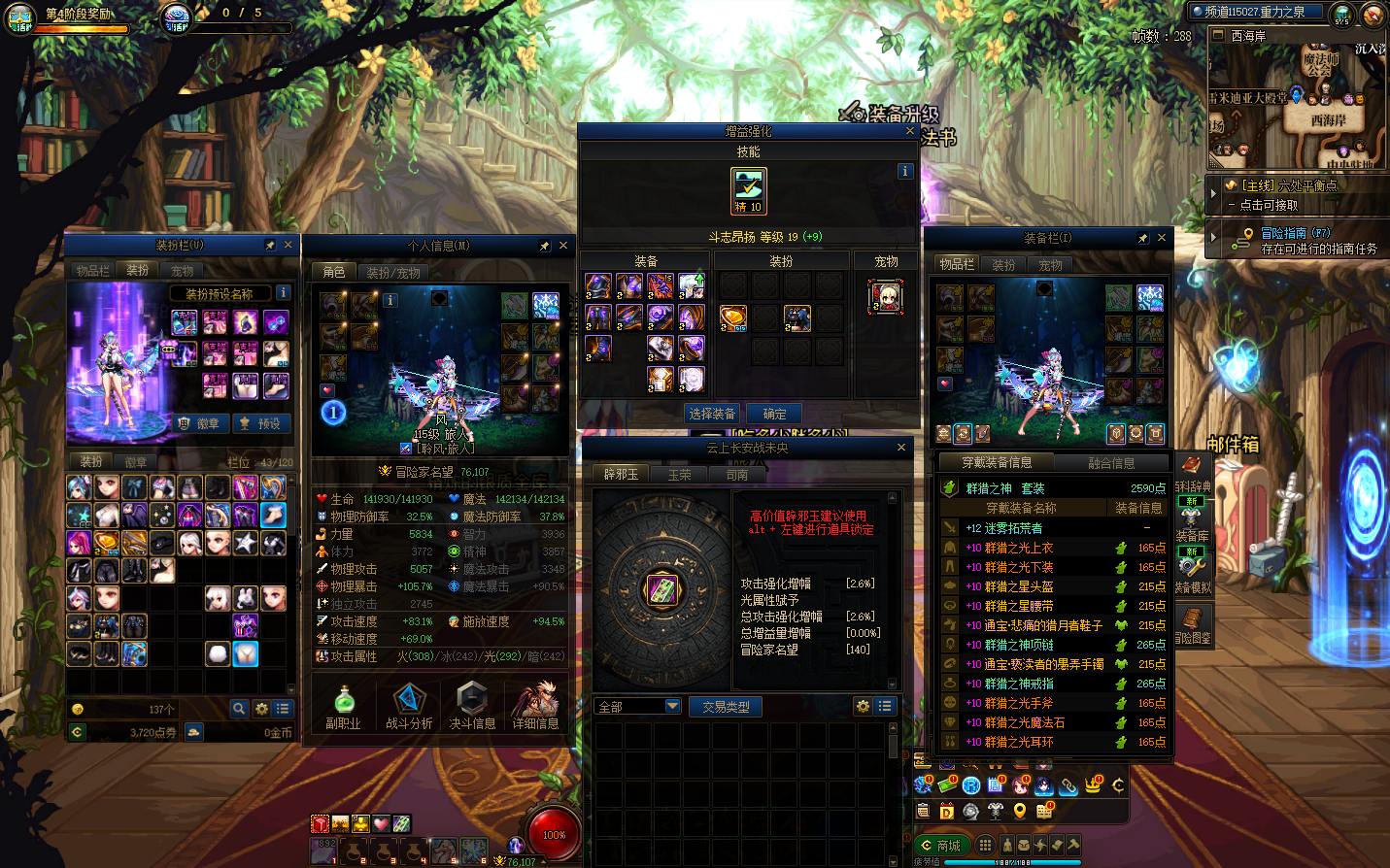Click the 斗志昂扬 skill icon
The height and width of the screenshot is (868, 1390).
[748, 190]
